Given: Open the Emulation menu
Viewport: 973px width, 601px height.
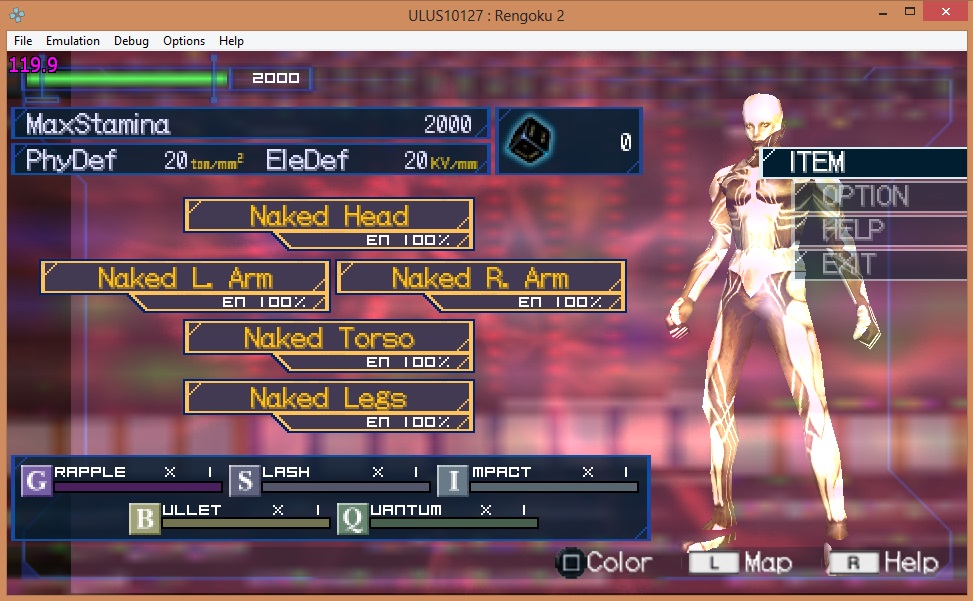Looking at the screenshot, I should coord(73,41).
